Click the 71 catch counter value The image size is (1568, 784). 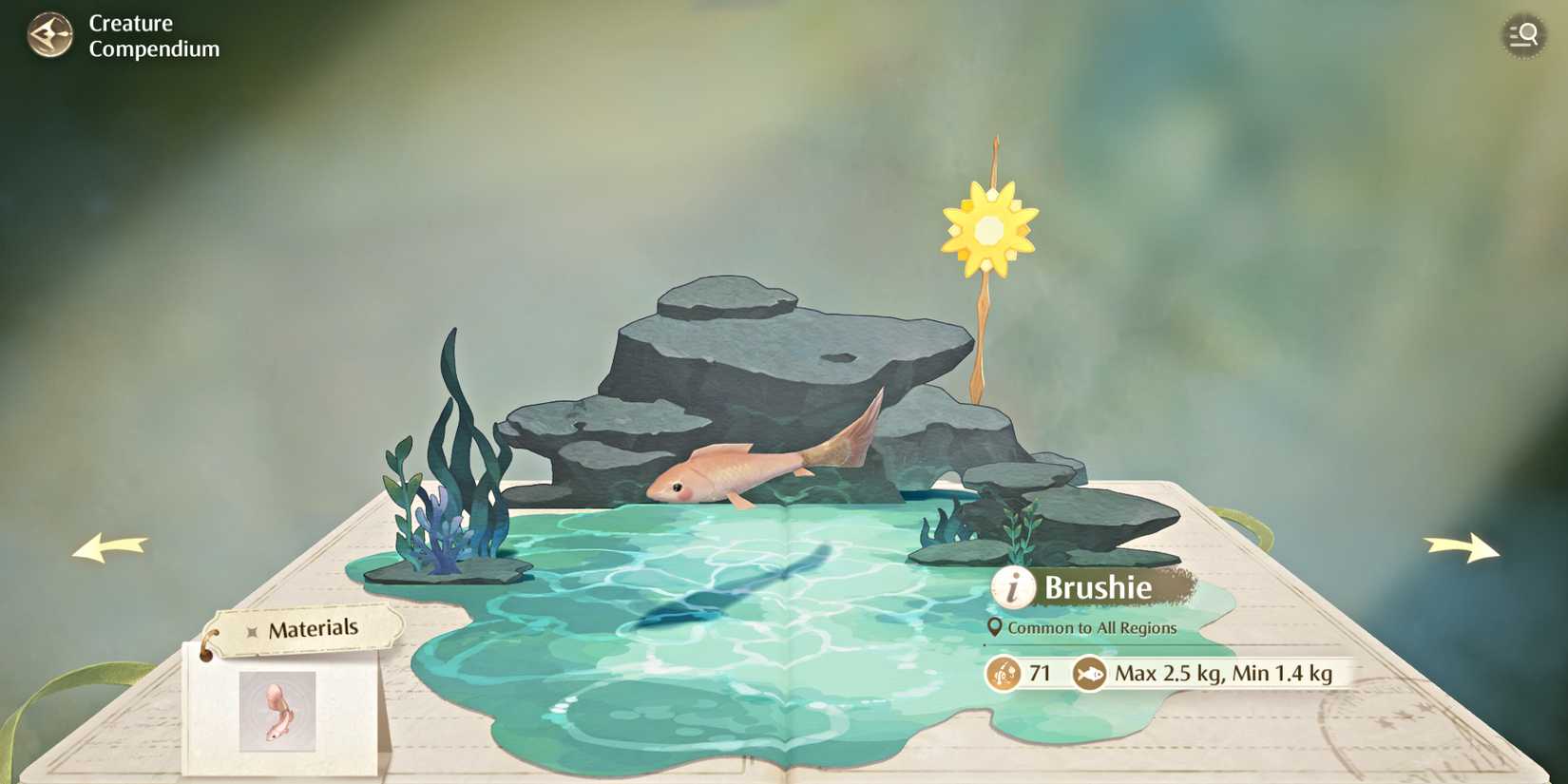(x=1041, y=673)
